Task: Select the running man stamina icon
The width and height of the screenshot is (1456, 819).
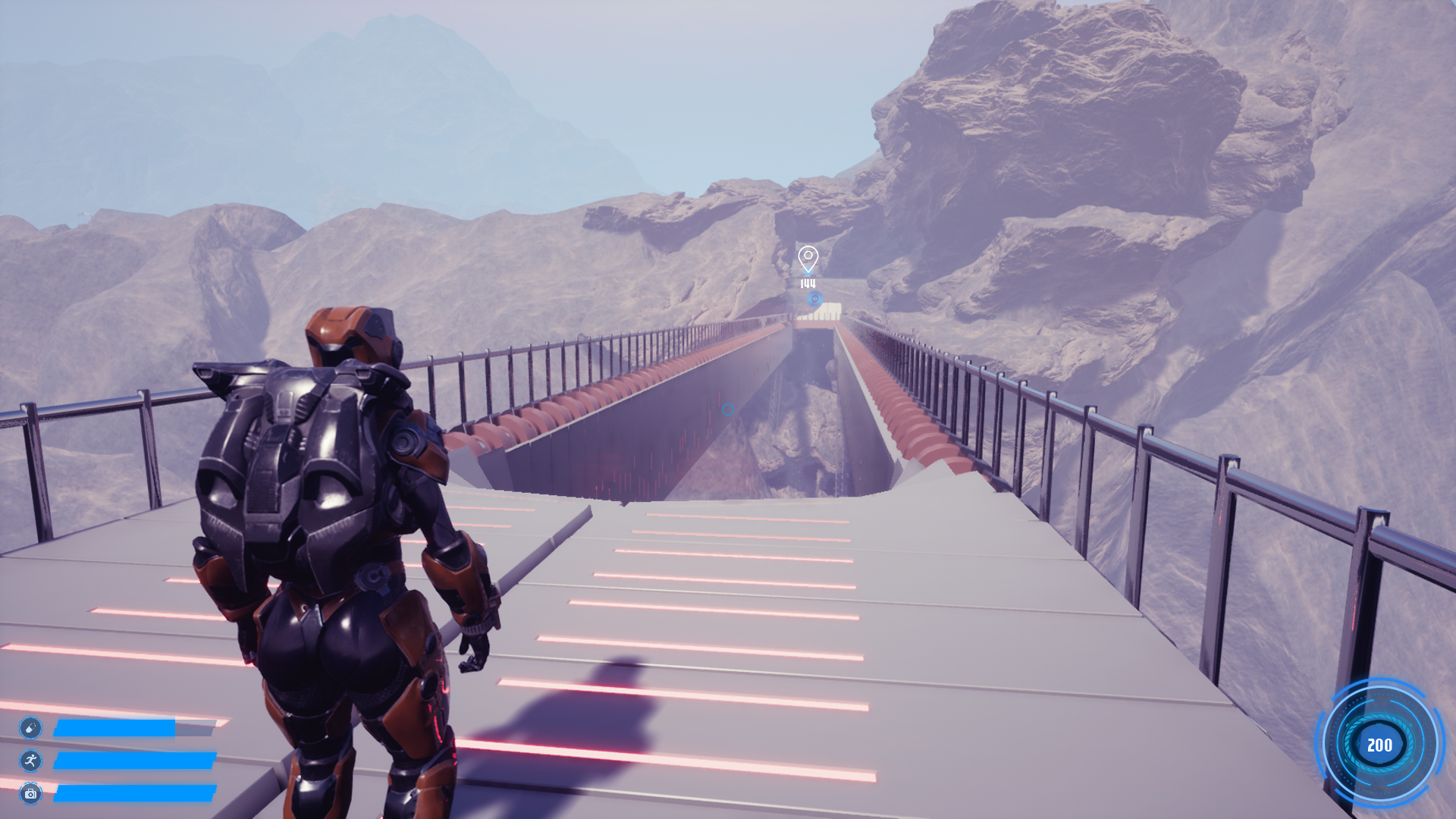Action: click(30, 761)
